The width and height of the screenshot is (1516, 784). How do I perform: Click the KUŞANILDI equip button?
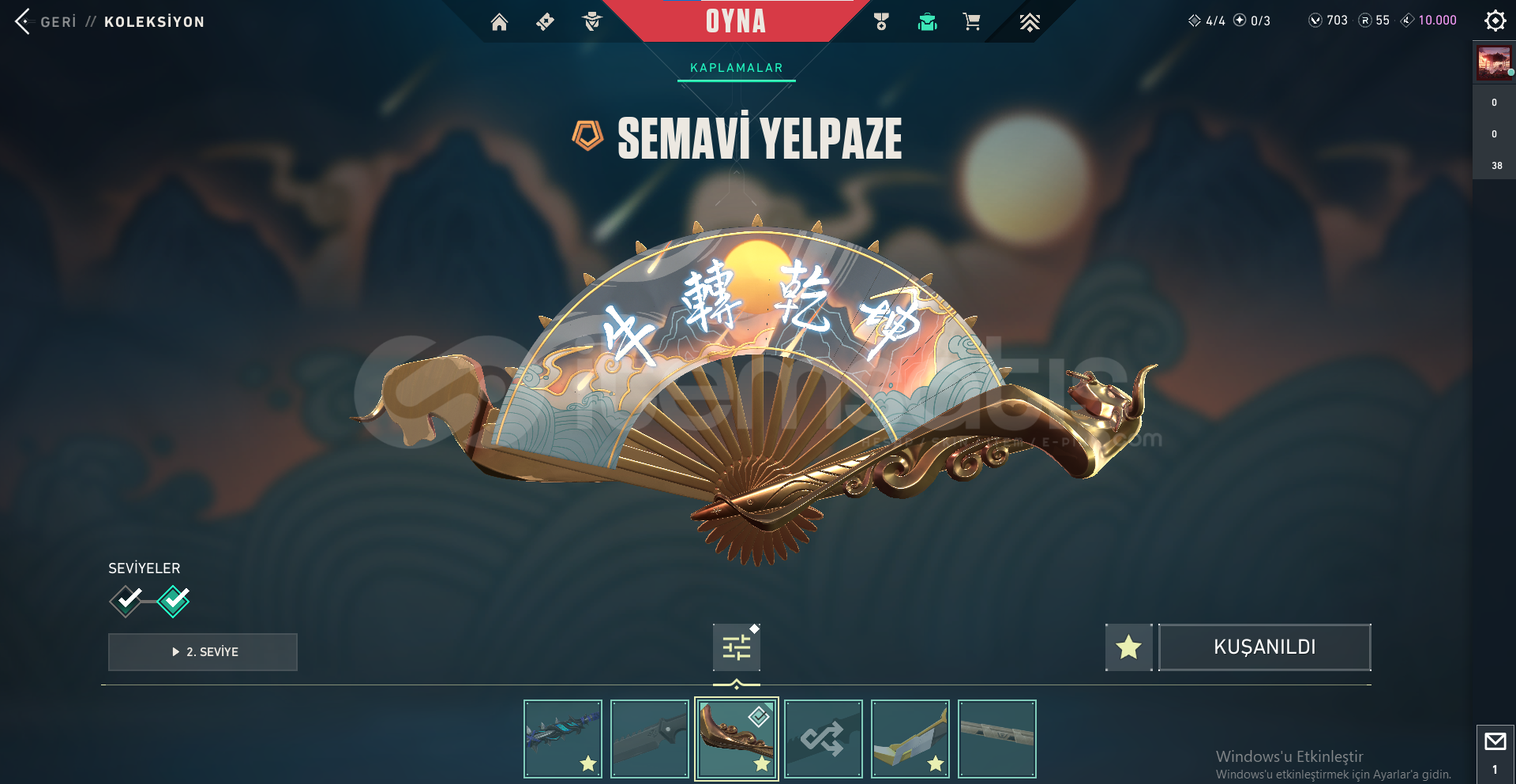(x=1264, y=647)
